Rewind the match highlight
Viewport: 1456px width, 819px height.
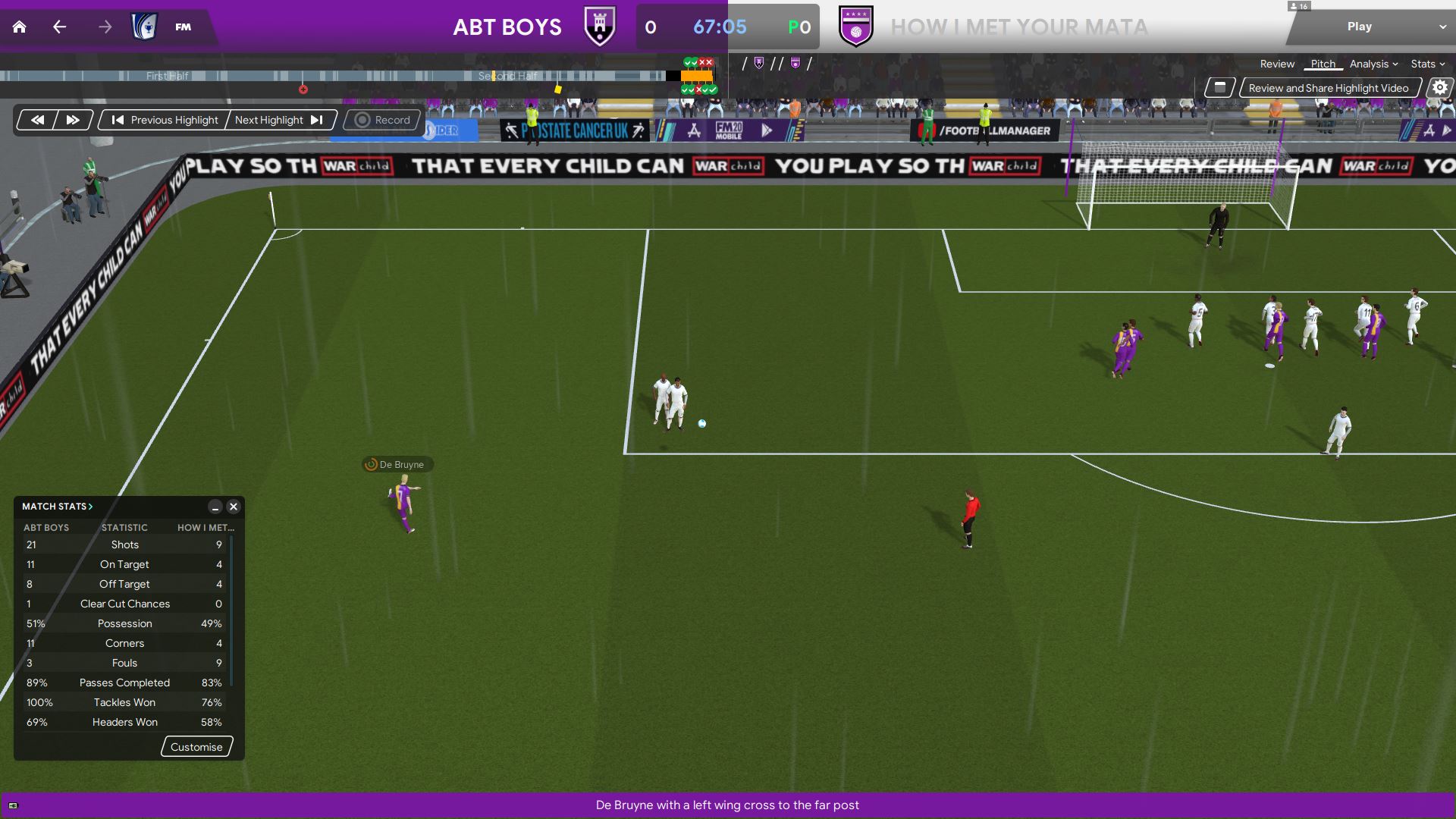37,120
